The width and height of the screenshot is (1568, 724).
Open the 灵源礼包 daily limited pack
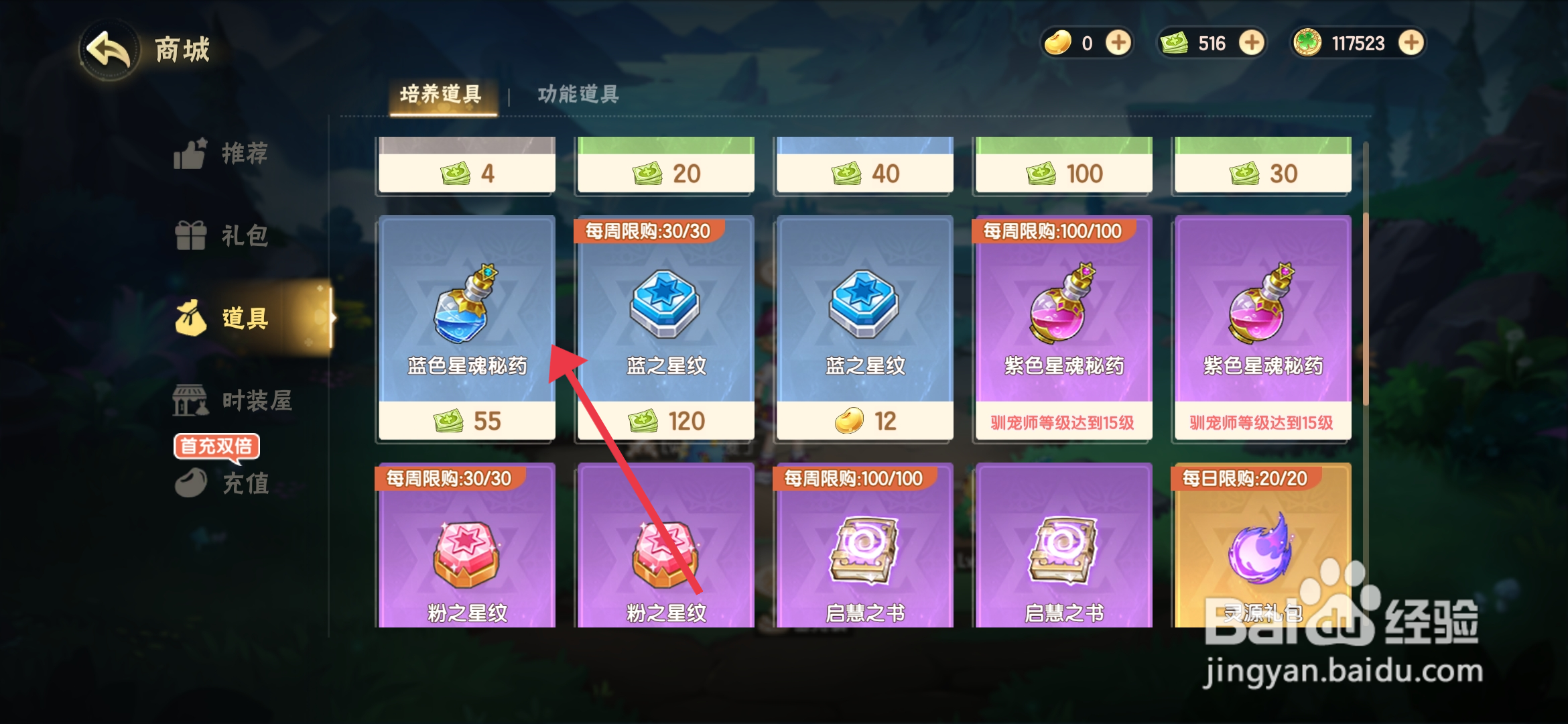click(1262, 556)
